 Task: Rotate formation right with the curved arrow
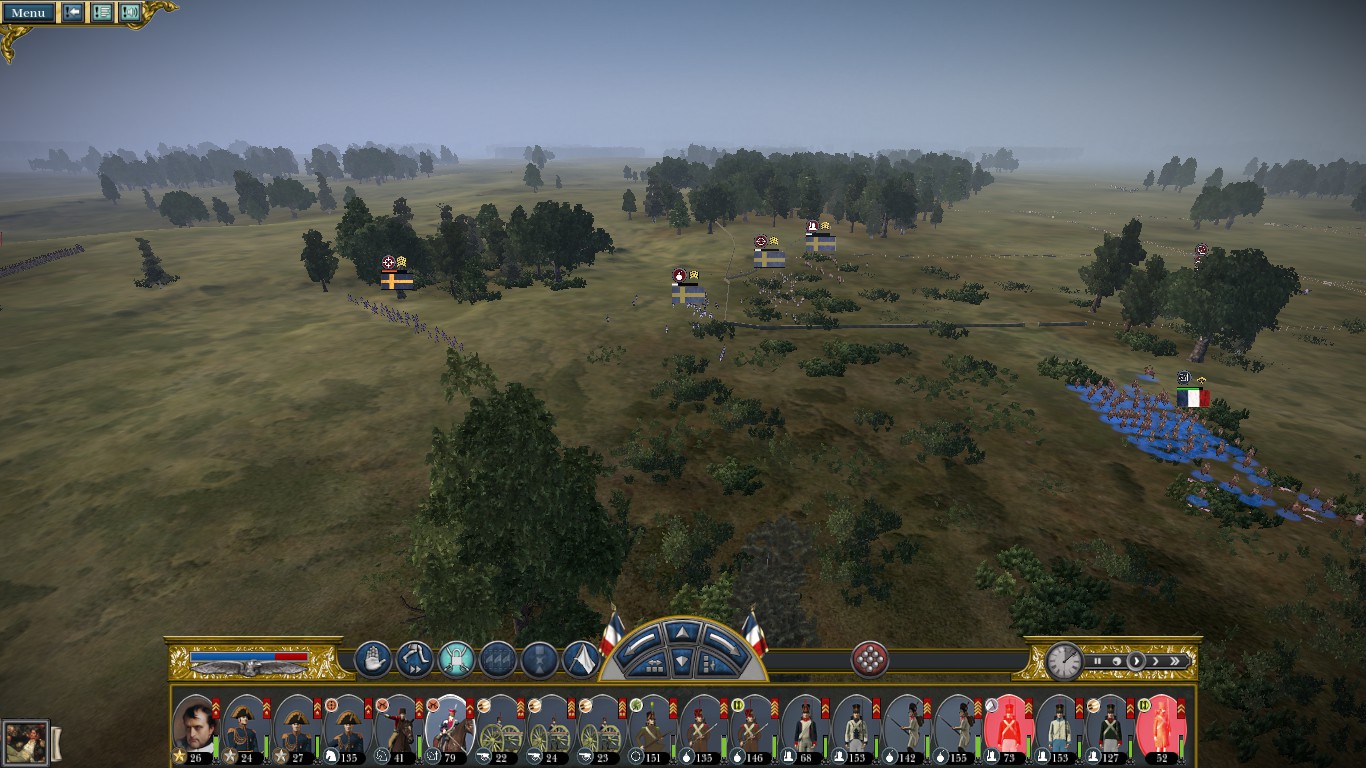[720, 638]
